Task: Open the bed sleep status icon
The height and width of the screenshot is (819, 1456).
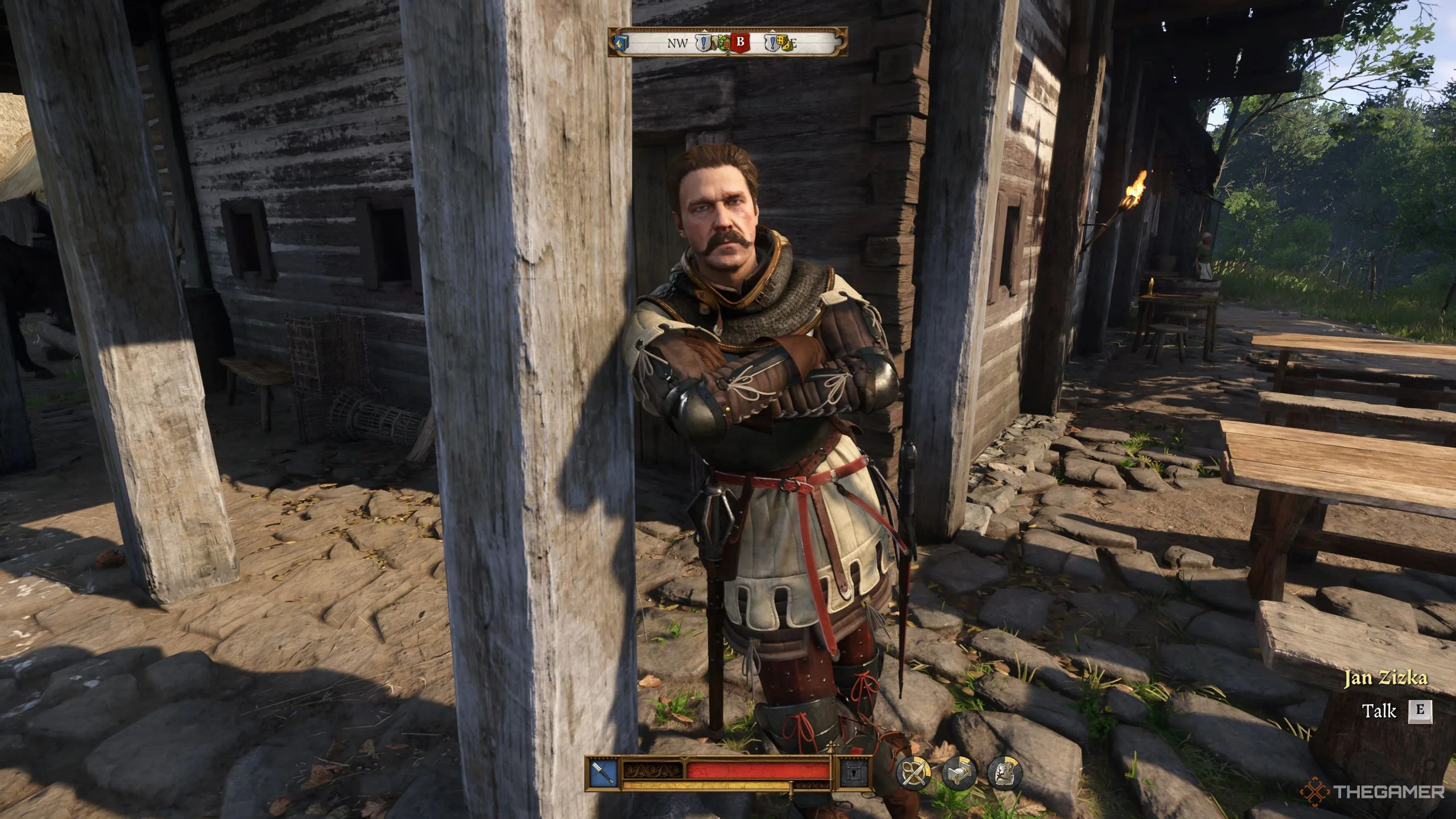Action: 959,773
